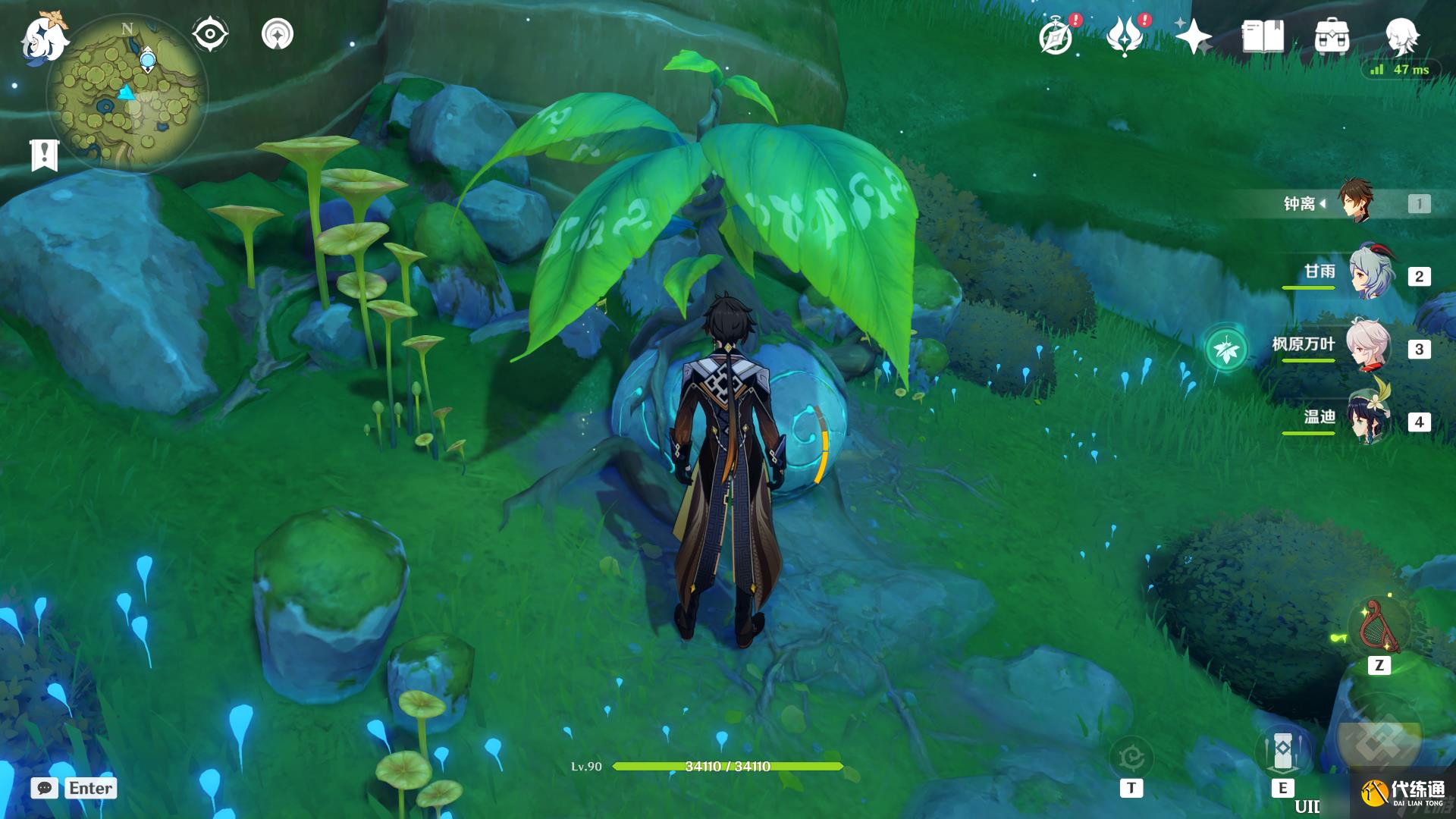Open the inventory backpack
Screen dimensions: 1456x819
[x=1332, y=36]
